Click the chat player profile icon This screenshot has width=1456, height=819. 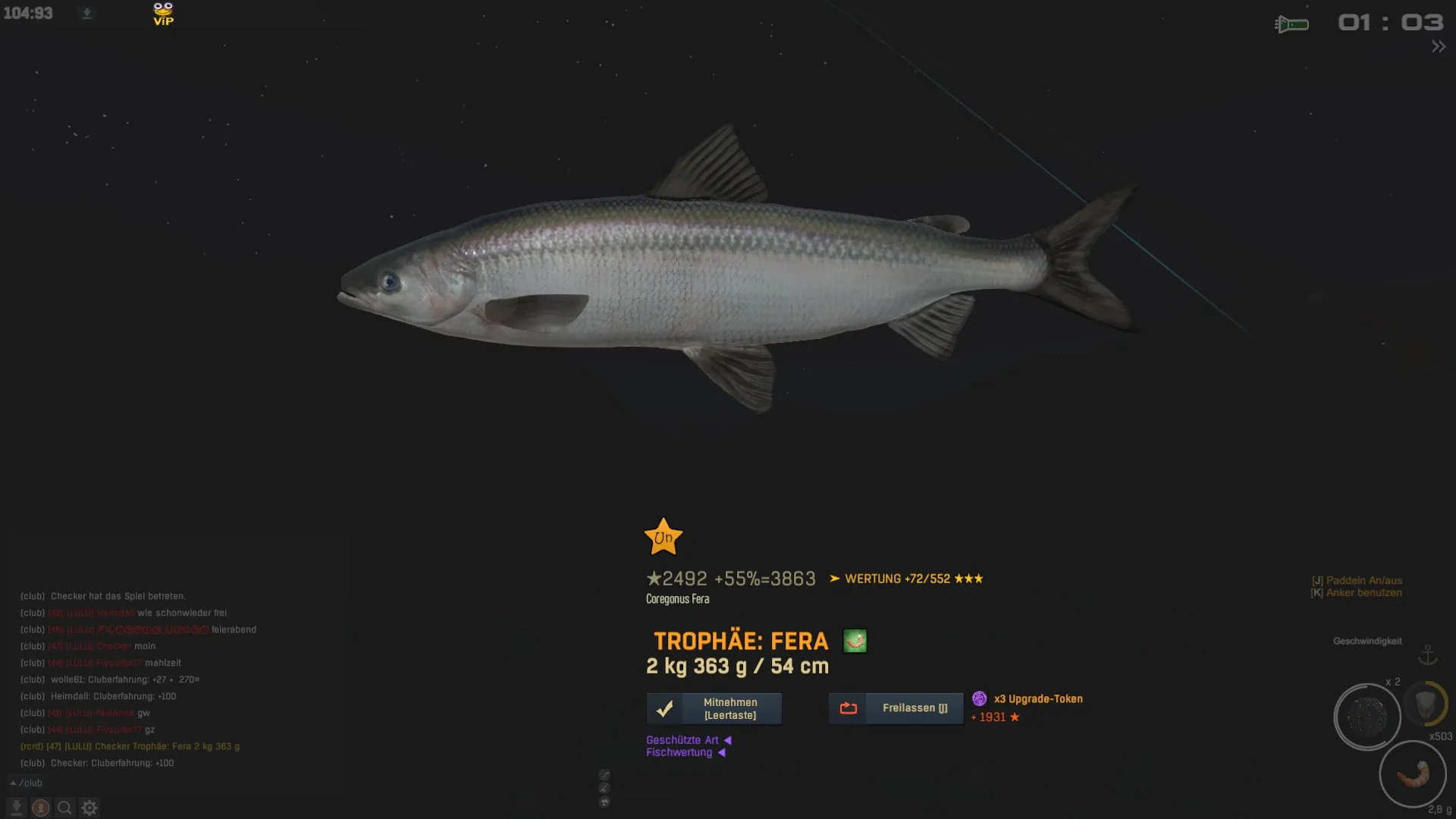(41, 808)
